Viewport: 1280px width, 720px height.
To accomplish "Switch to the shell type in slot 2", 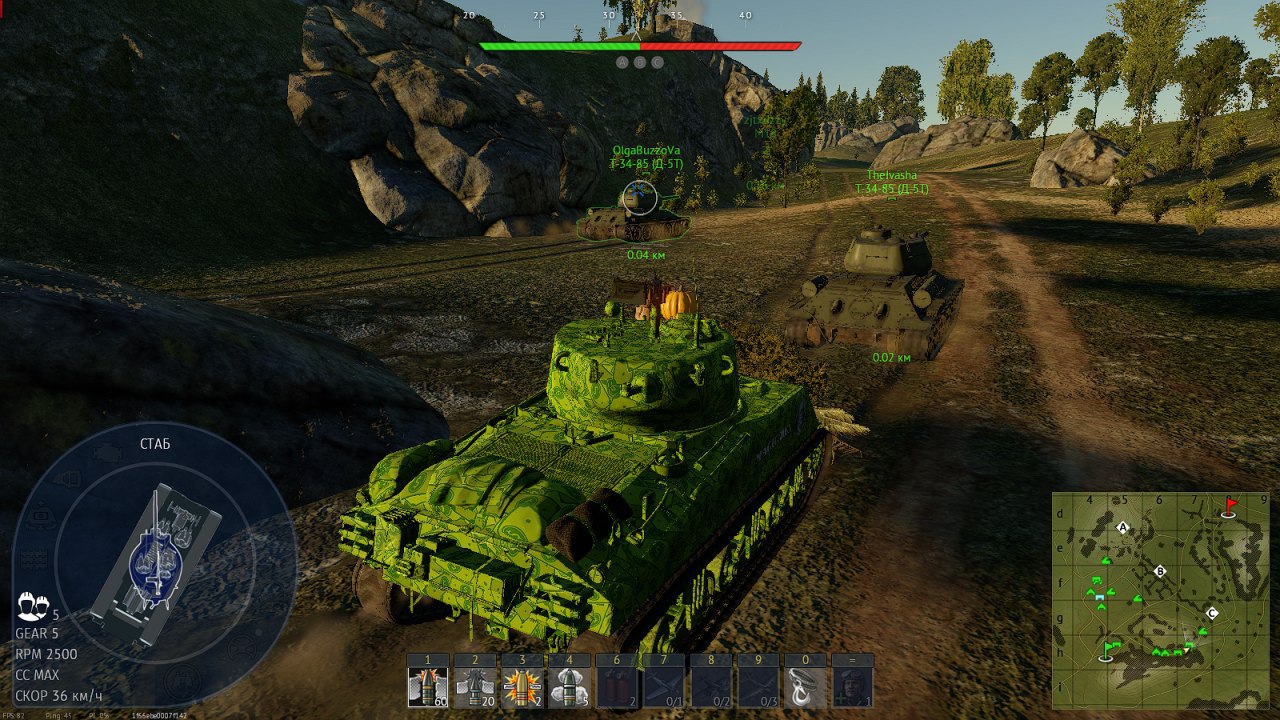I will point(475,688).
